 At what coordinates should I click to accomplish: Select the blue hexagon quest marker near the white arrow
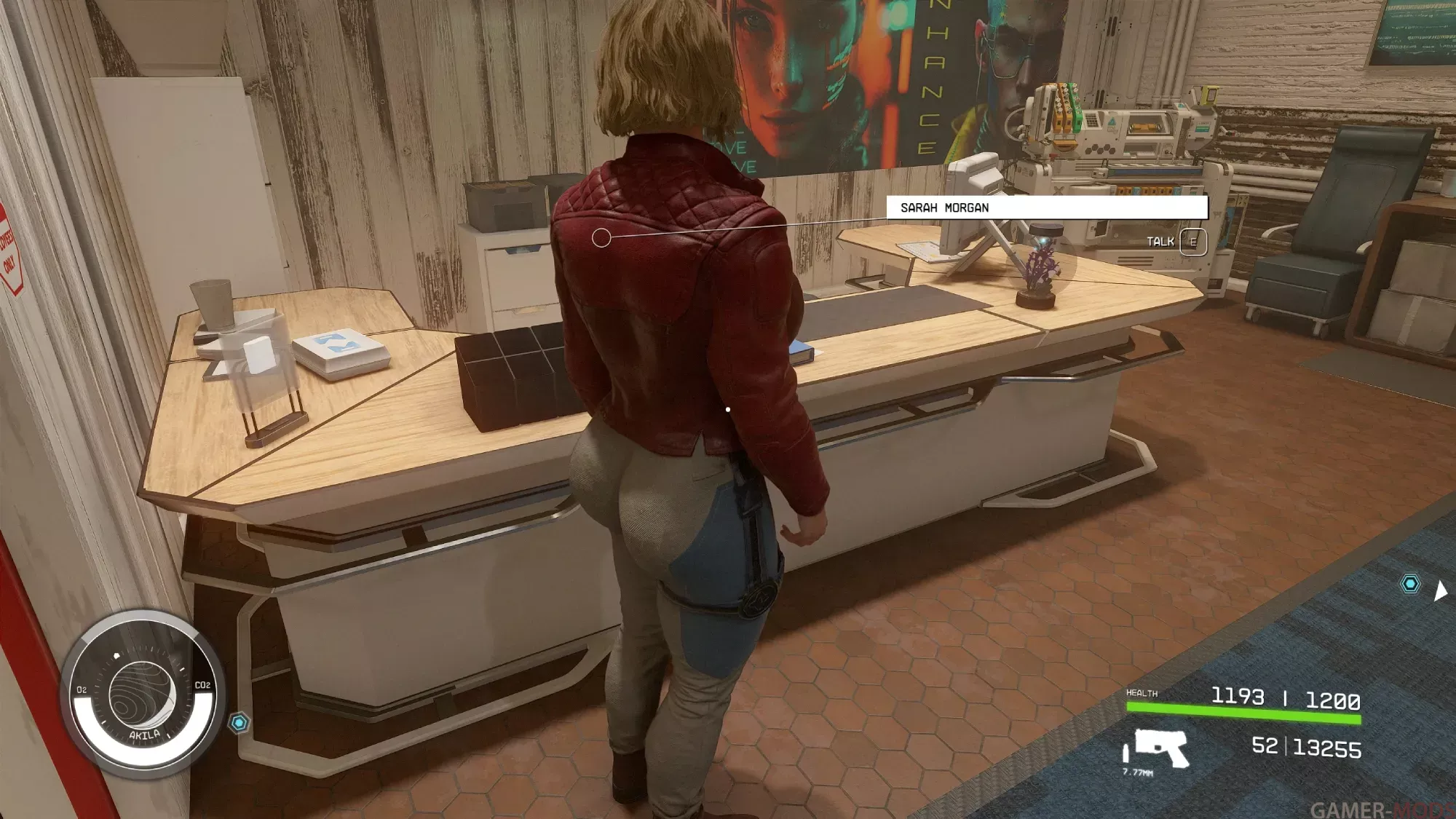click(x=1410, y=584)
